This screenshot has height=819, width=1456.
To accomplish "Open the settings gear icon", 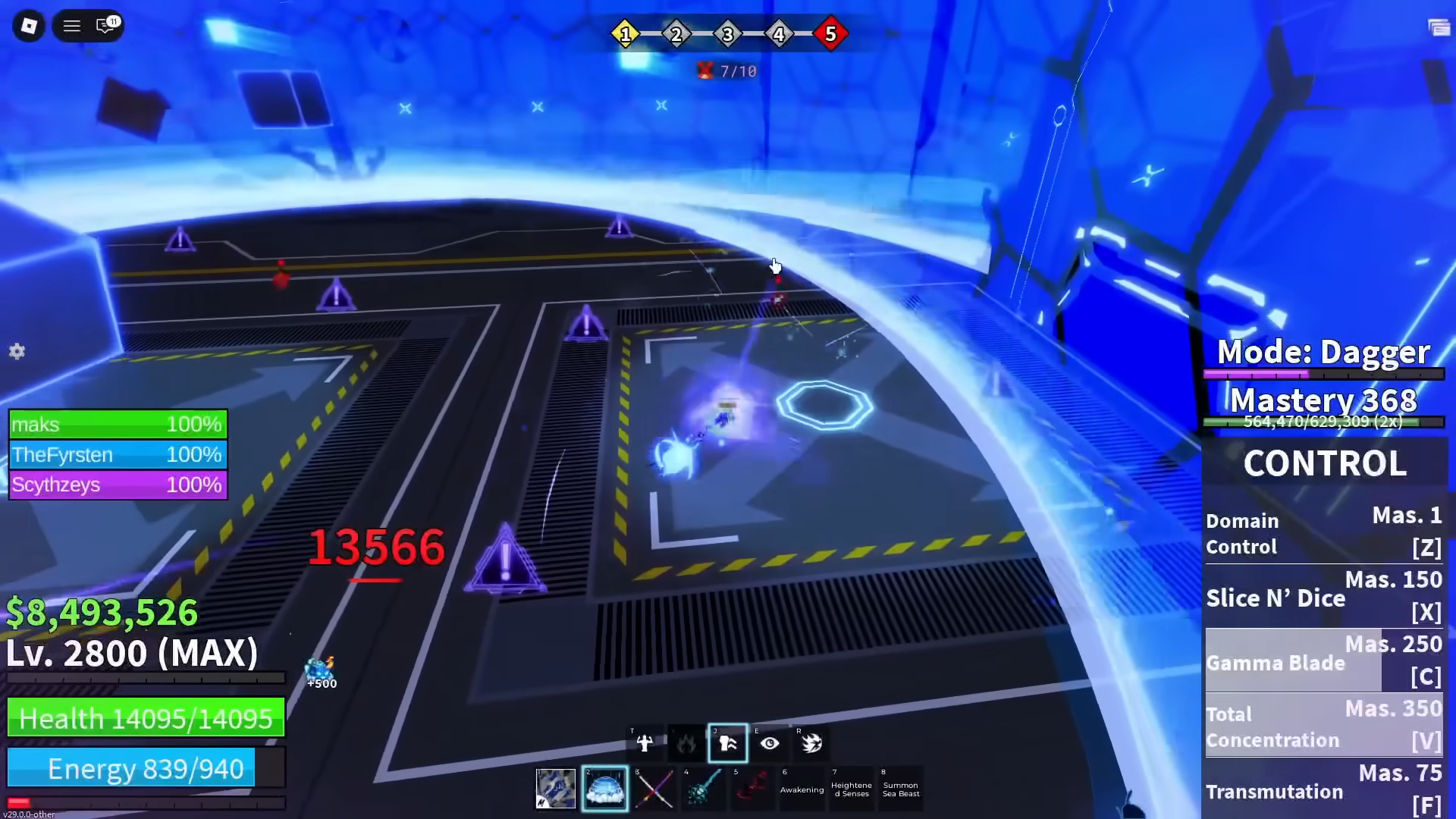I will pyautogui.click(x=17, y=351).
